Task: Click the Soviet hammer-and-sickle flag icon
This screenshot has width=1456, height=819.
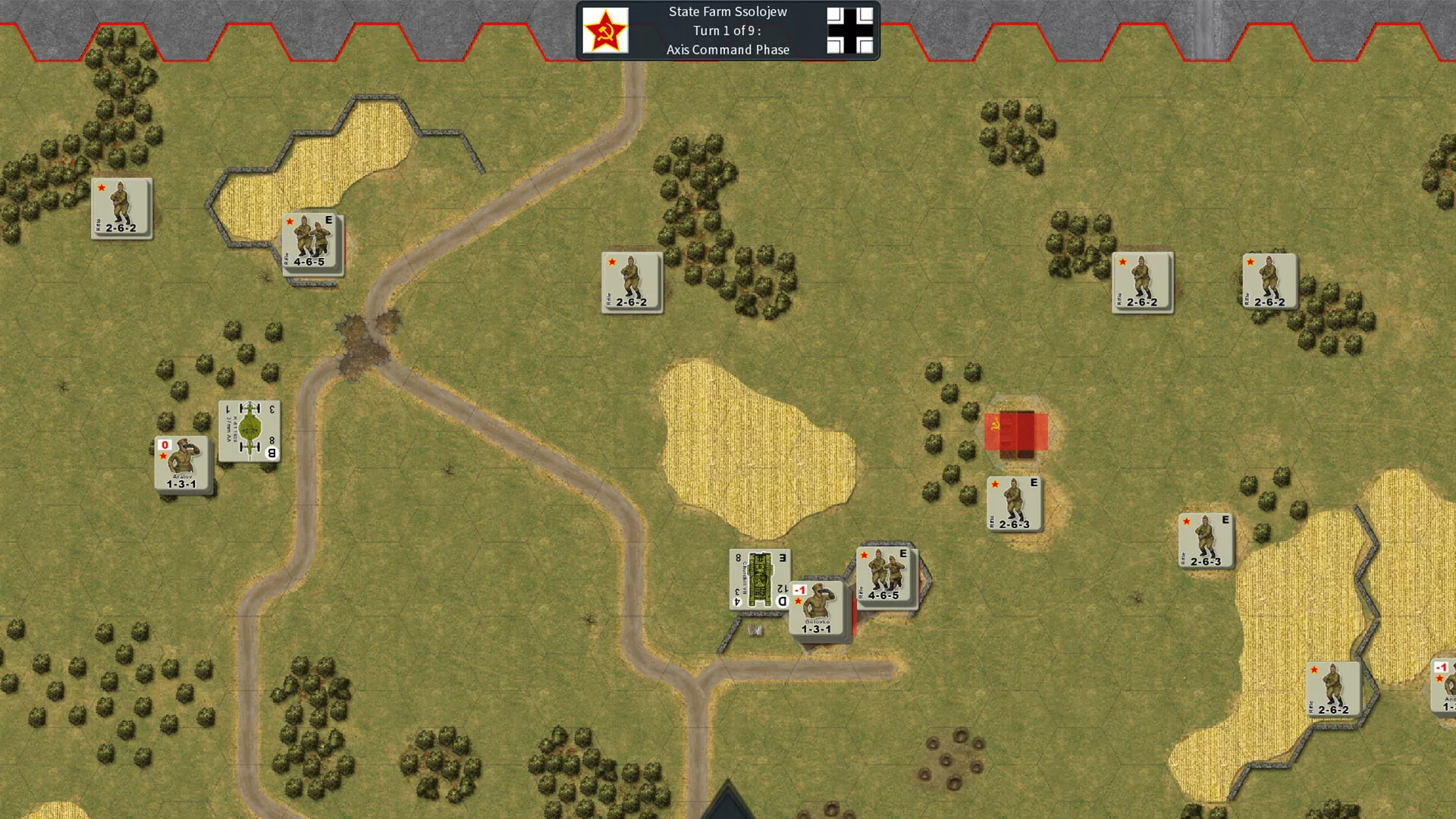Action: coord(605,30)
